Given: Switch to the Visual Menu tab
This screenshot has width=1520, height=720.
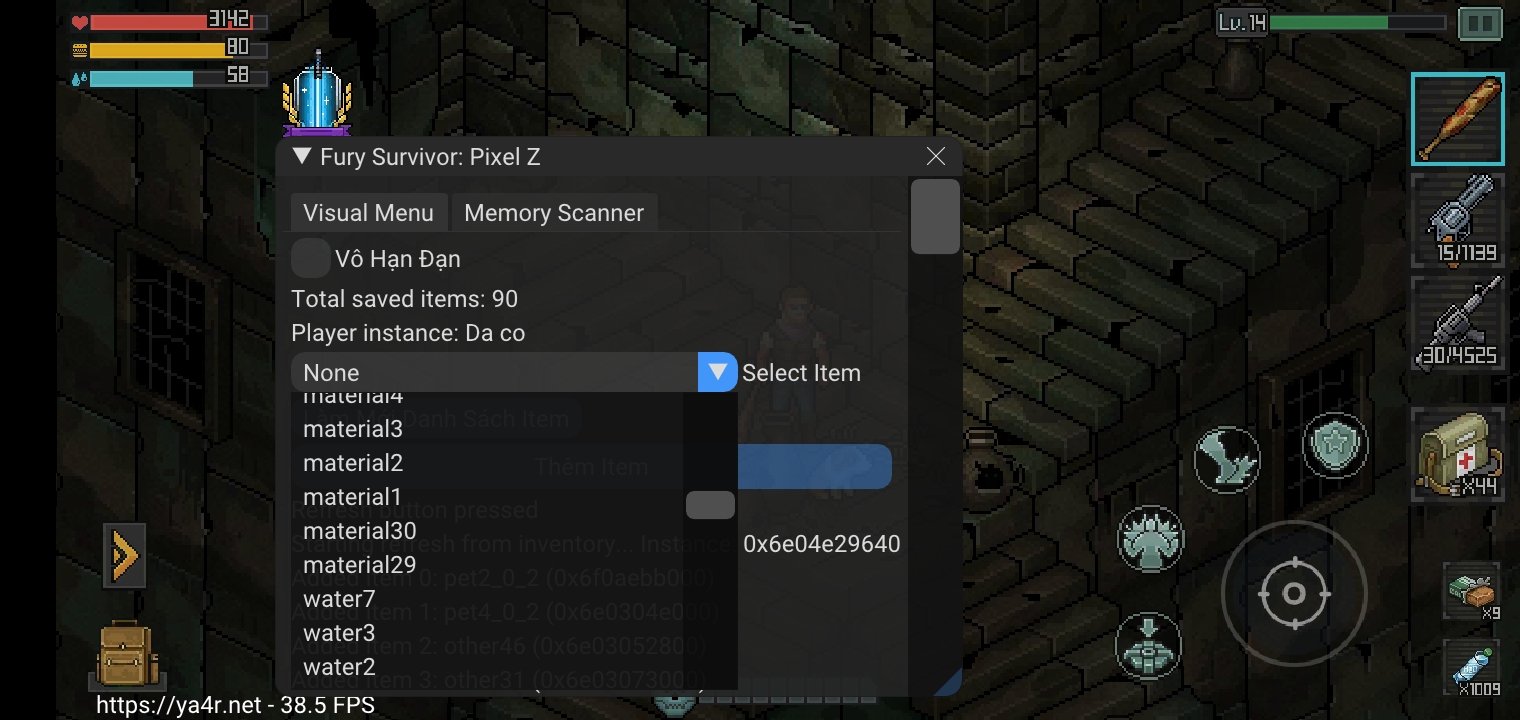Looking at the screenshot, I should click(x=368, y=212).
